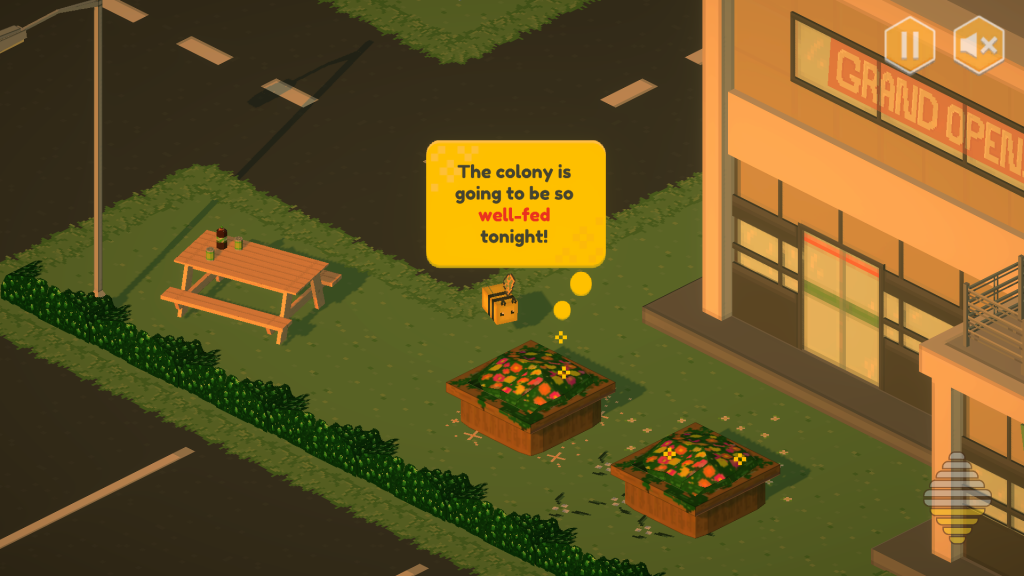The width and height of the screenshot is (1024, 576).
Task: Pause the game with the hexagon button
Action: pyautogui.click(x=910, y=45)
